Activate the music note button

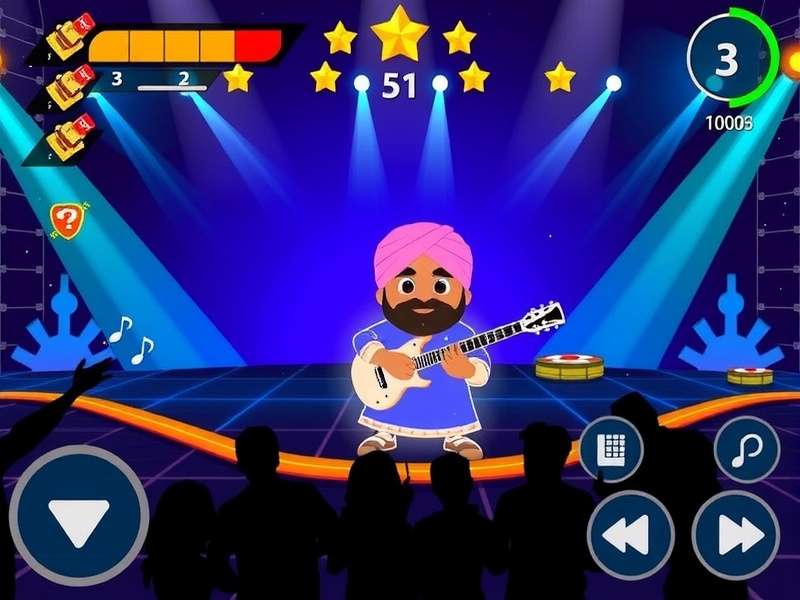coord(746,450)
